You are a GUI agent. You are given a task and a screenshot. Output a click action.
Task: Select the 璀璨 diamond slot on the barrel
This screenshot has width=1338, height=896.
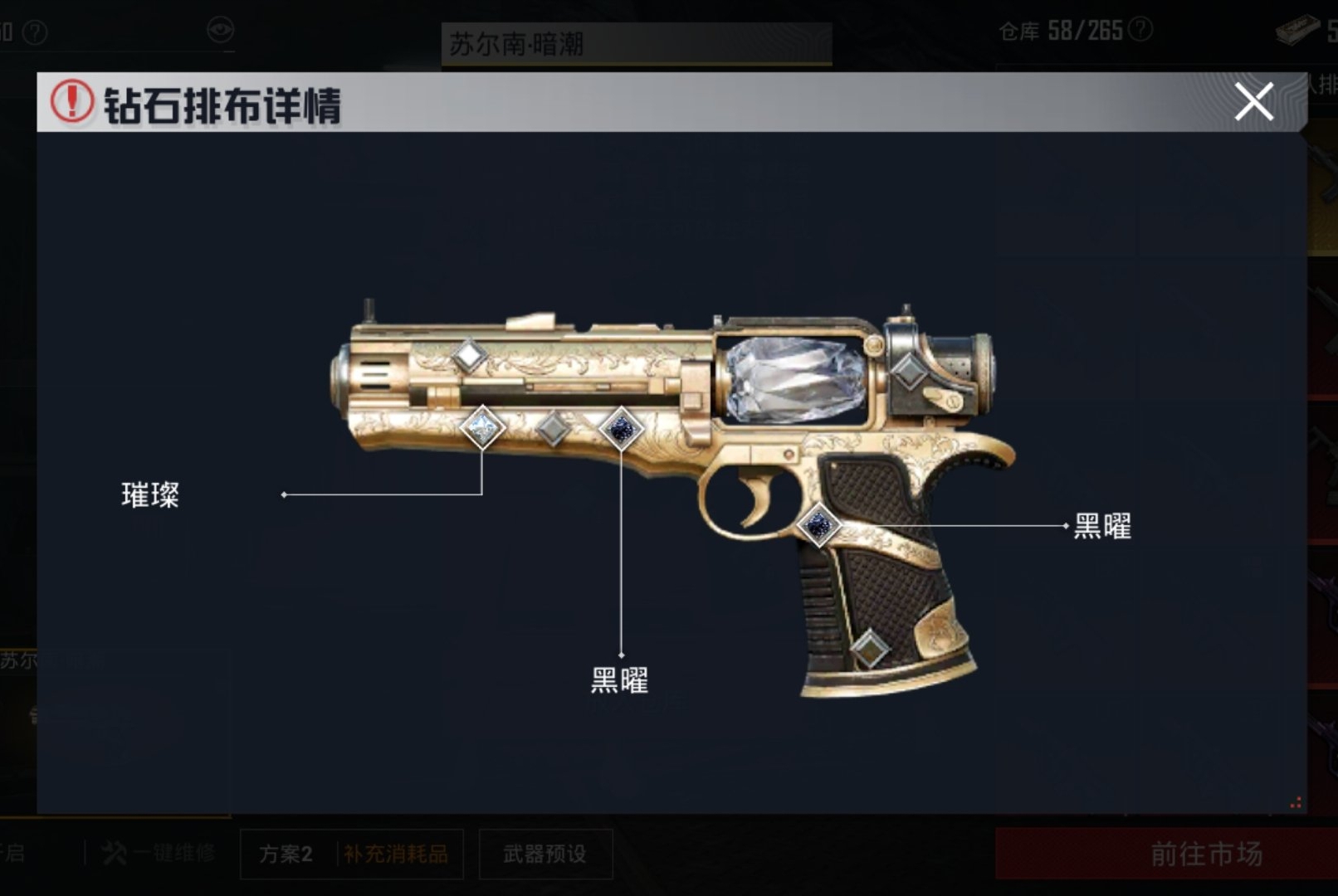482,428
